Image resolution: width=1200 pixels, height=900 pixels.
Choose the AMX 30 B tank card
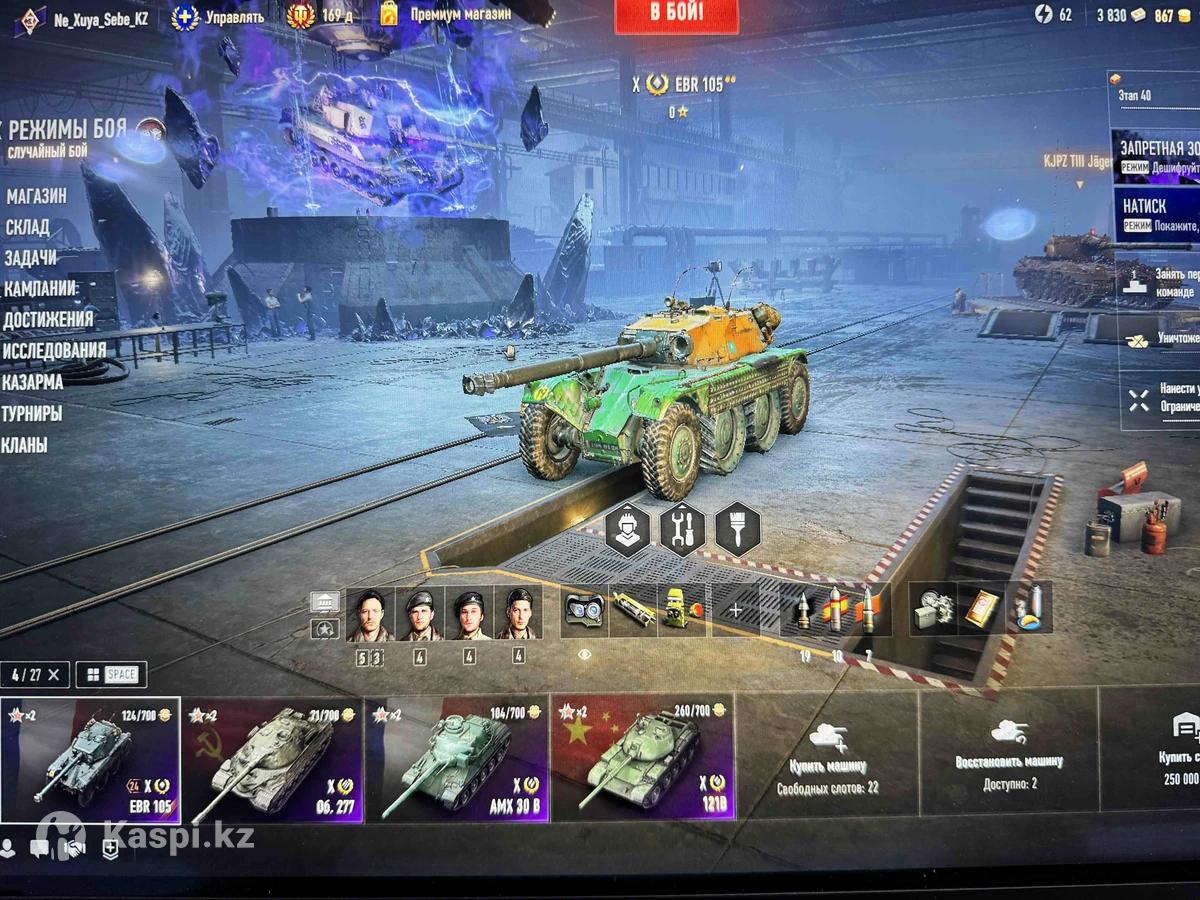point(456,760)
